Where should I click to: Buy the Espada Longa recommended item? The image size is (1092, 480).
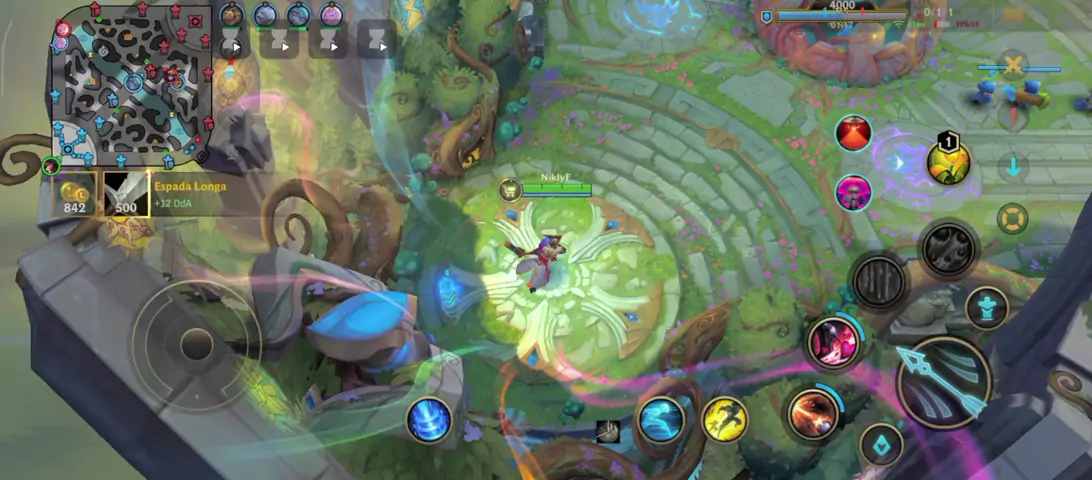pyautogui.click(x=126, y=194)
